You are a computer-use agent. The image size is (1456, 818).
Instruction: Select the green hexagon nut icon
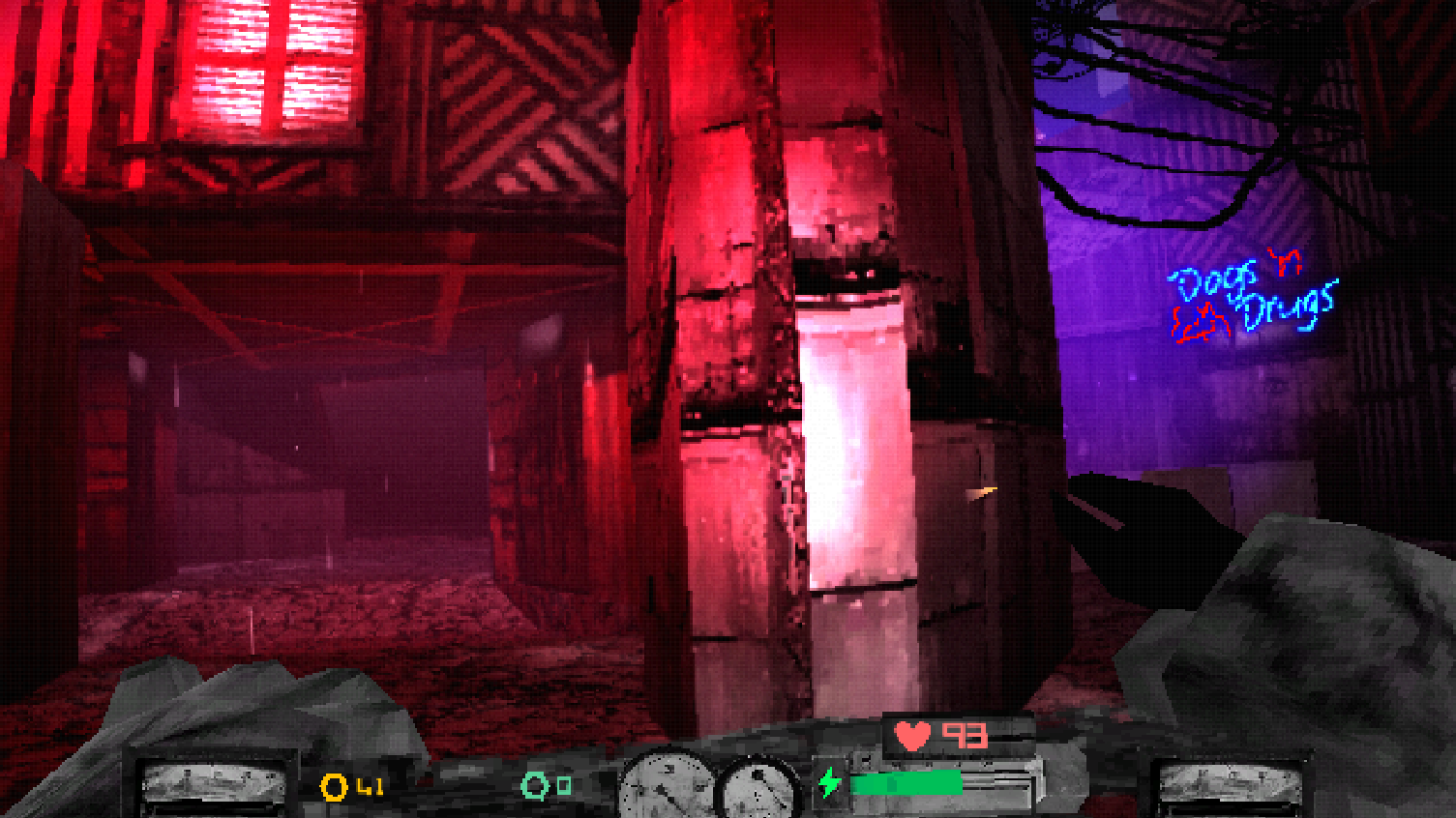pos(535,785)
